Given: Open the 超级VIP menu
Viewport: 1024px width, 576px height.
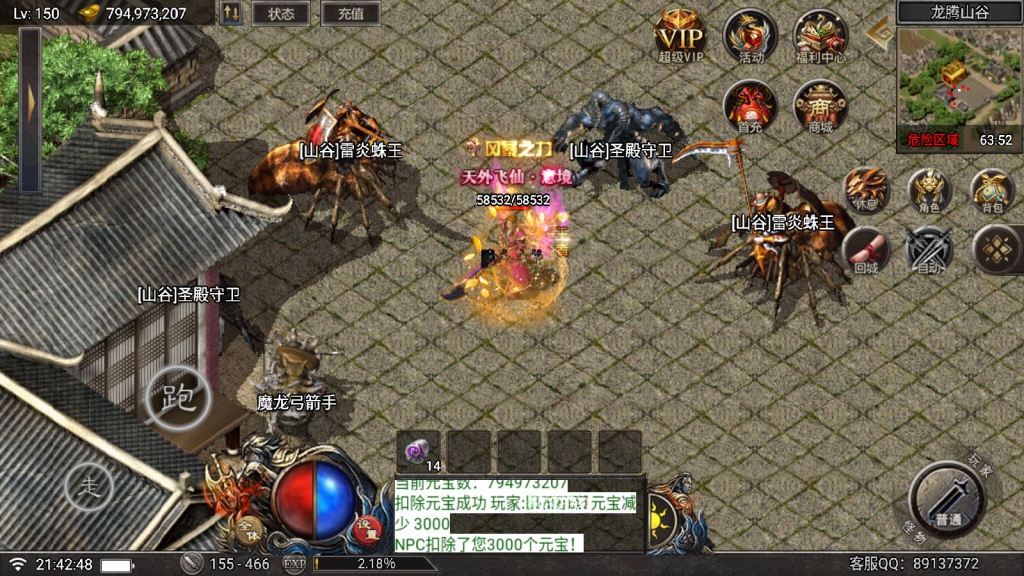Looking at the screenshot, I should [681, 38].
